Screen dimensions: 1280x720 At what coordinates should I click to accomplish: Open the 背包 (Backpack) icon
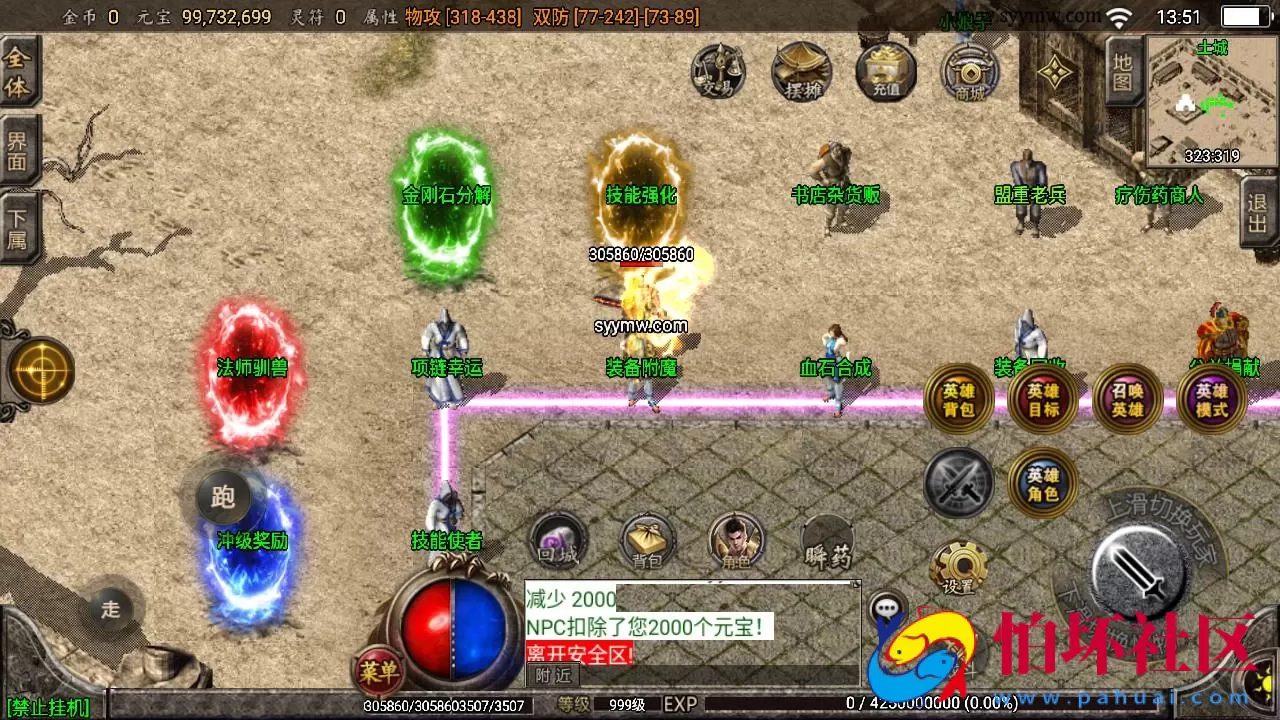click(x=647, y=540)
